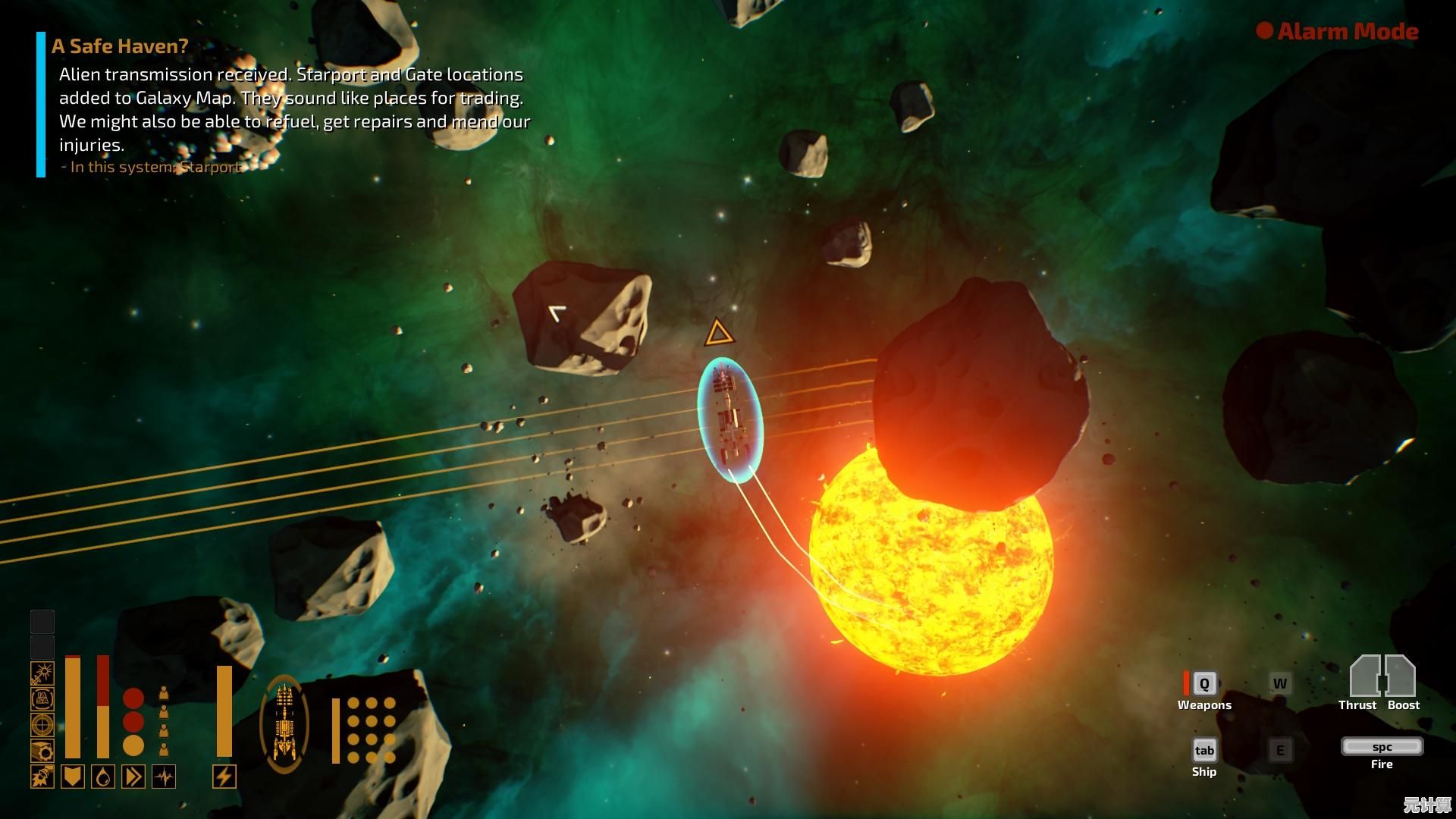Select the lightning bolt power icon
1456x819 pixels.
pos(224,777)
